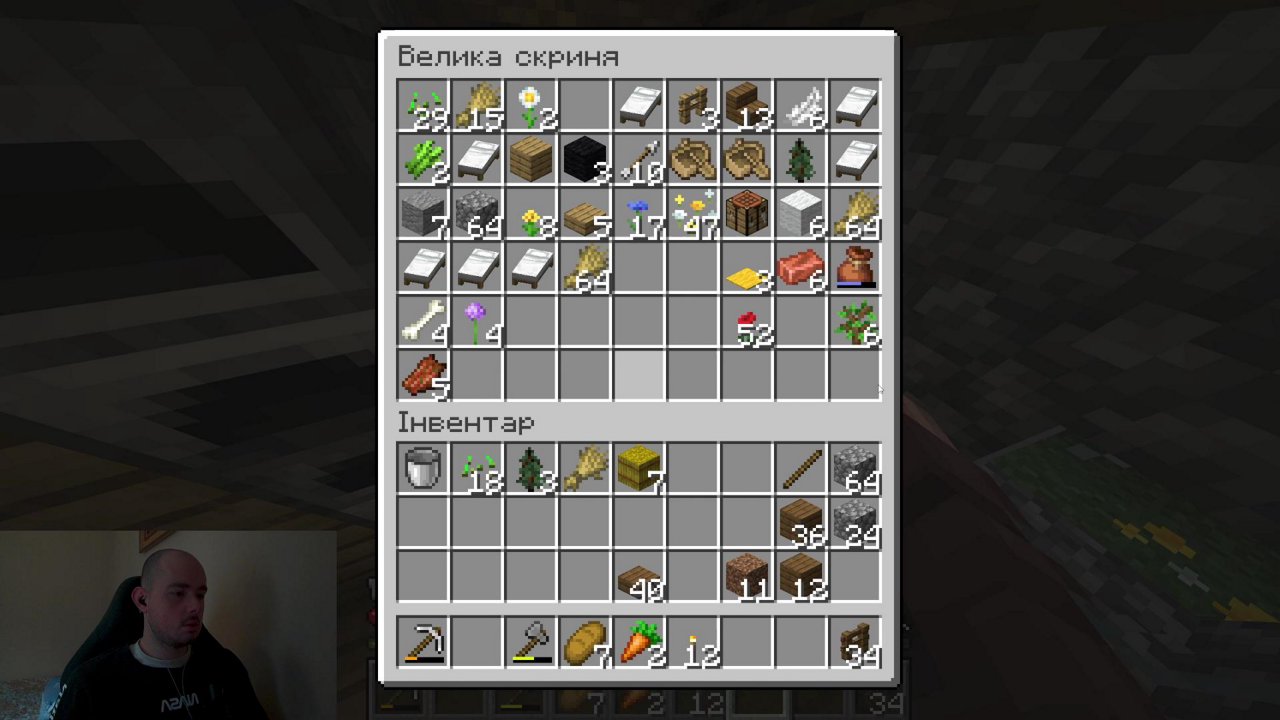Screen dimensions: 1280x720
Task: Select the hay bale stack of 7
Action: (638, 468)
